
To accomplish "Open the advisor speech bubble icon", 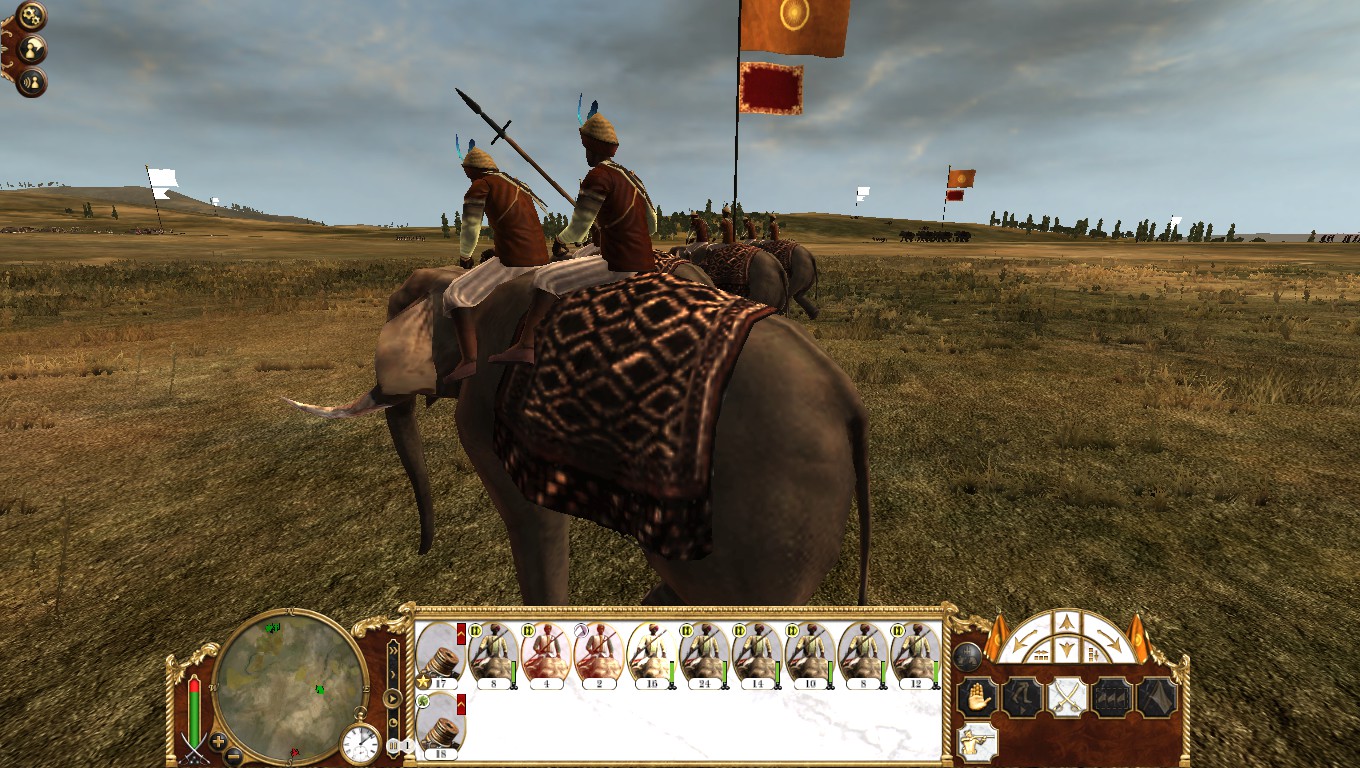I will (33, 48).
